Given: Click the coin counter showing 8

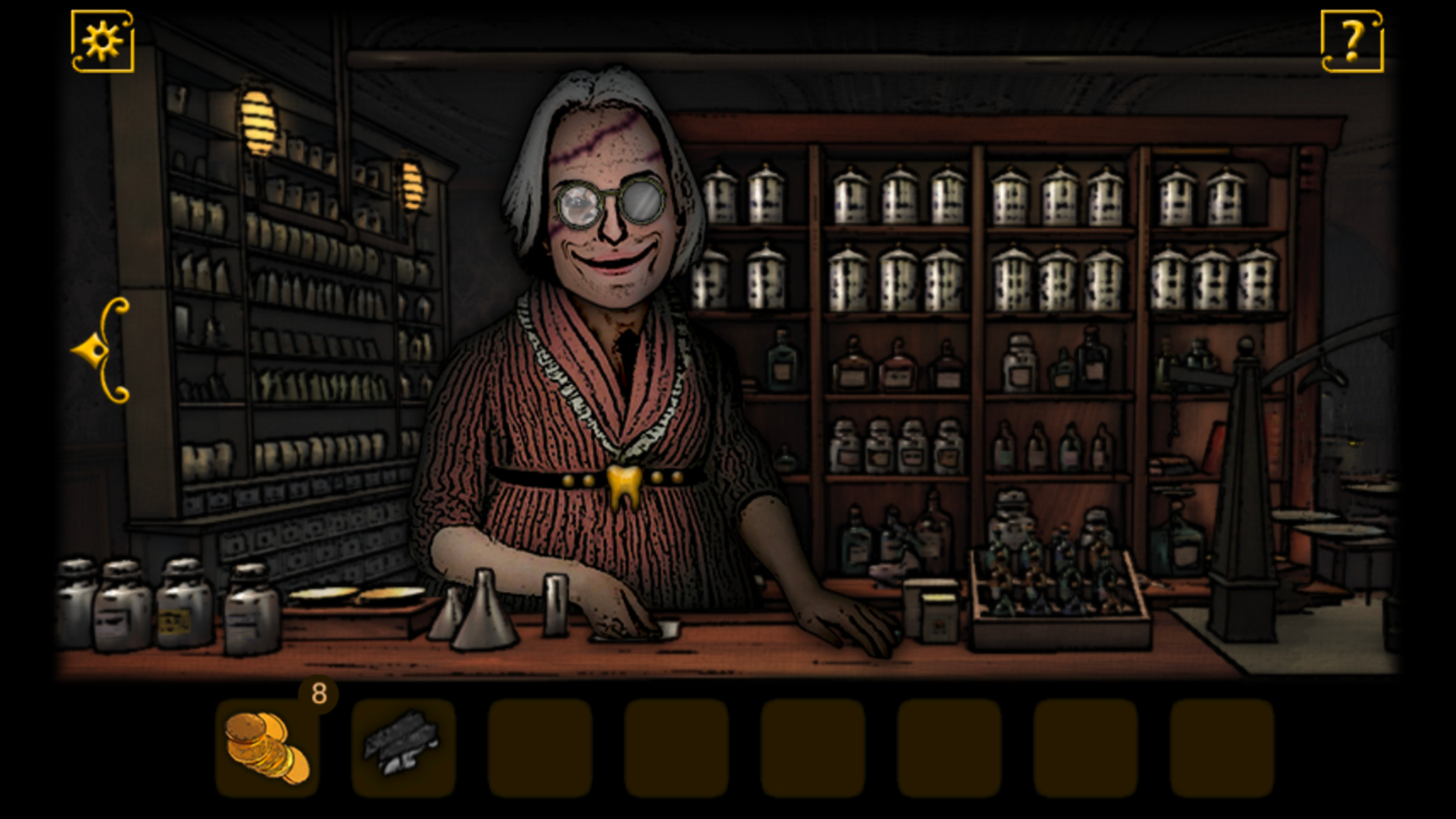Looking at the screenshot, I should (321, 692).
